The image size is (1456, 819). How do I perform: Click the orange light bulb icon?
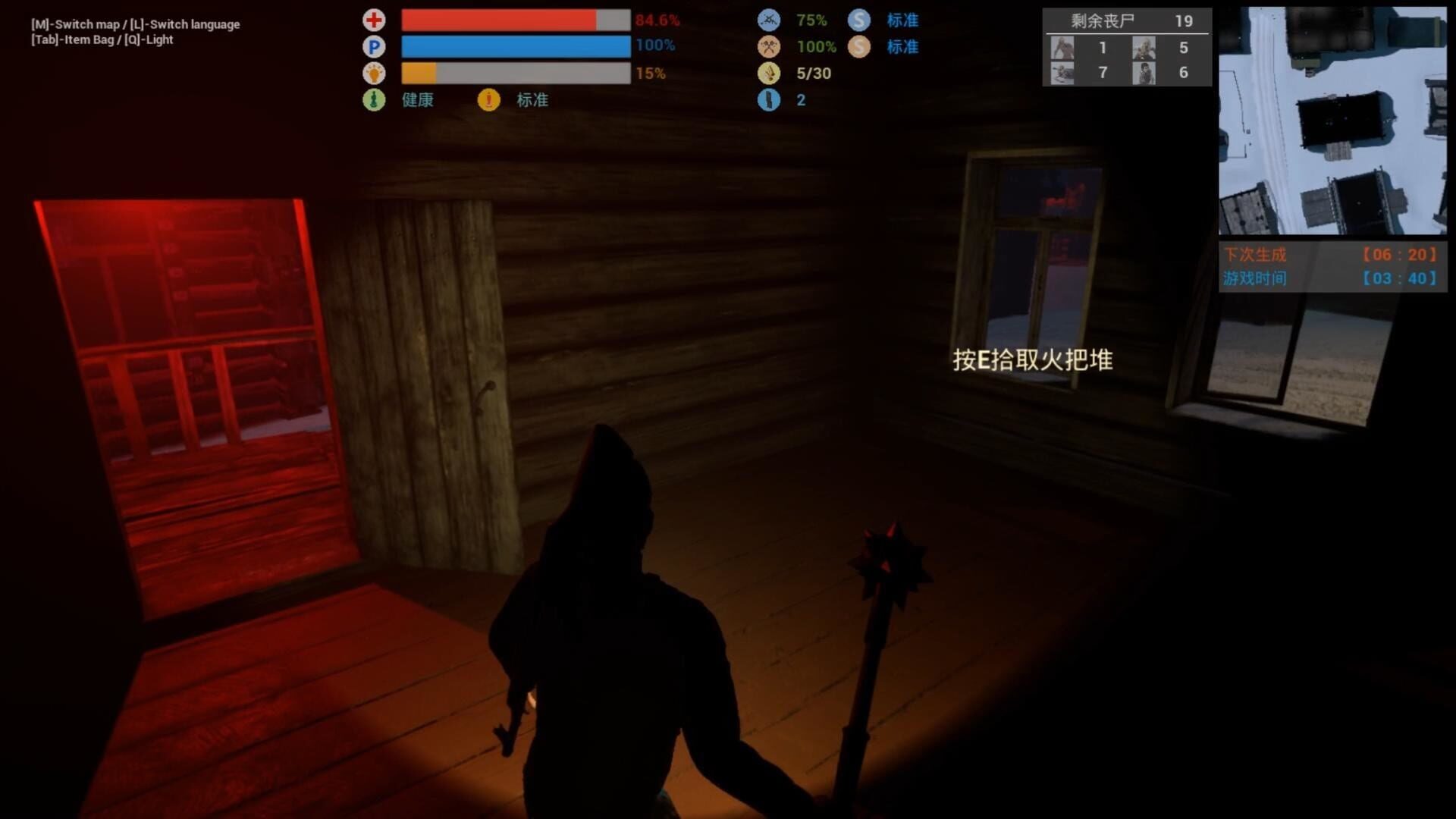[374, 74]
